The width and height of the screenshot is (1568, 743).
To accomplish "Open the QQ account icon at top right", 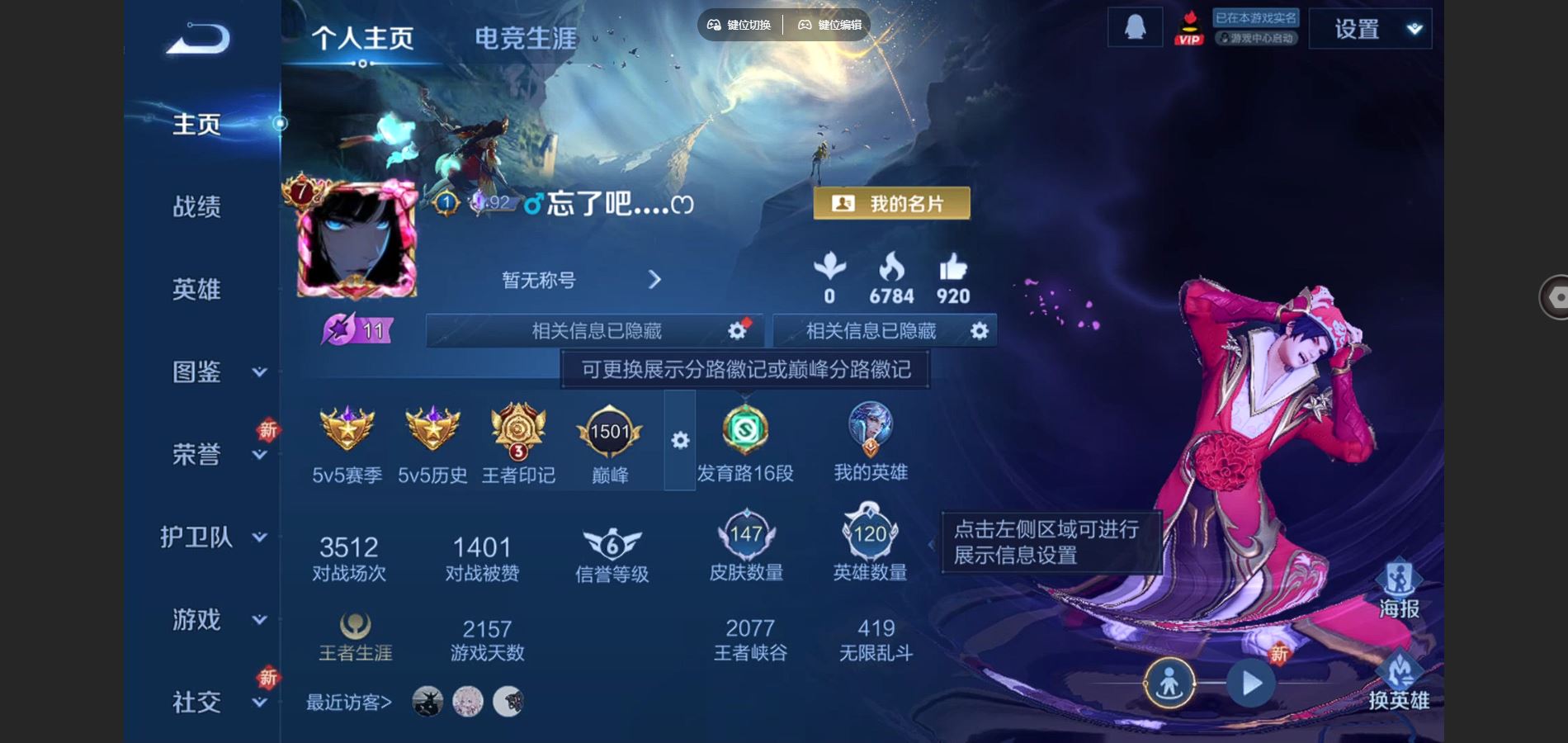I will (1134, 27).
